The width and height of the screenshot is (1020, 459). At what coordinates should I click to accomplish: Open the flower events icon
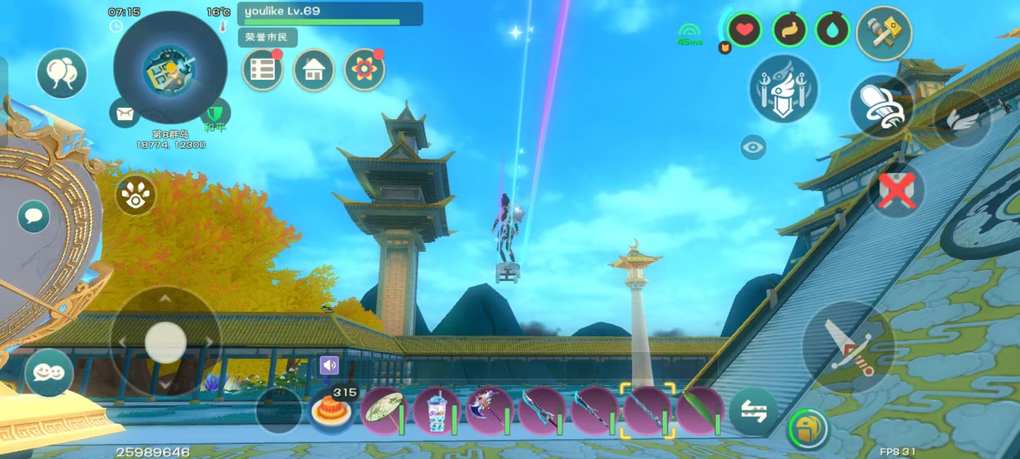[365, 70]
